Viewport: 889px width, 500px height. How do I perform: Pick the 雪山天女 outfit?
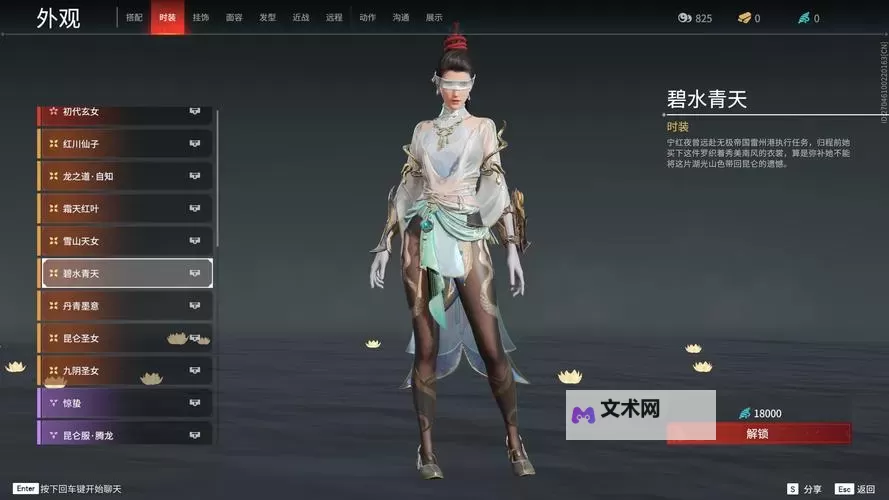point(125,241)
